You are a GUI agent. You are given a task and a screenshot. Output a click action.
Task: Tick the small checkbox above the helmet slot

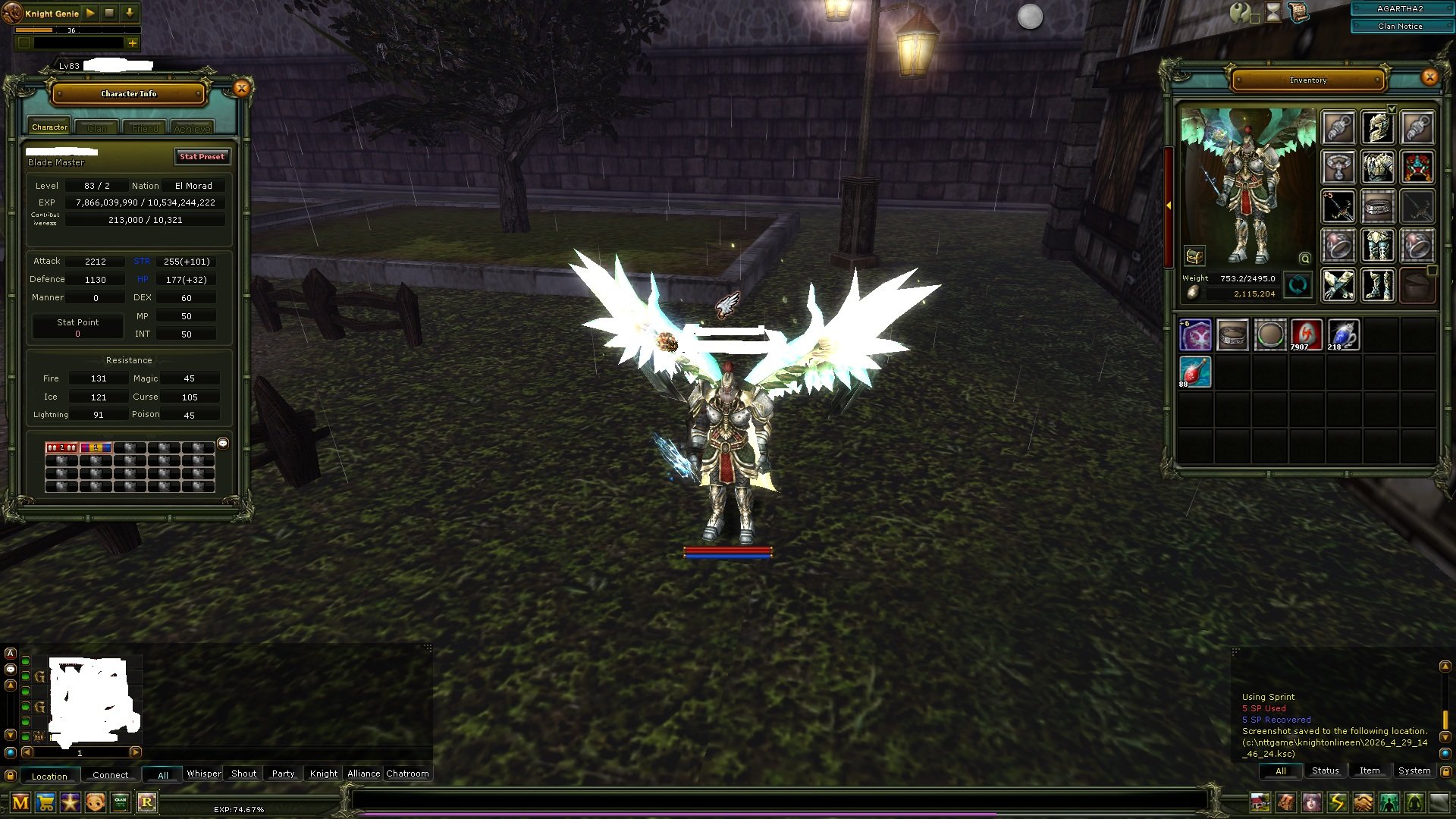click(1392, 108)
